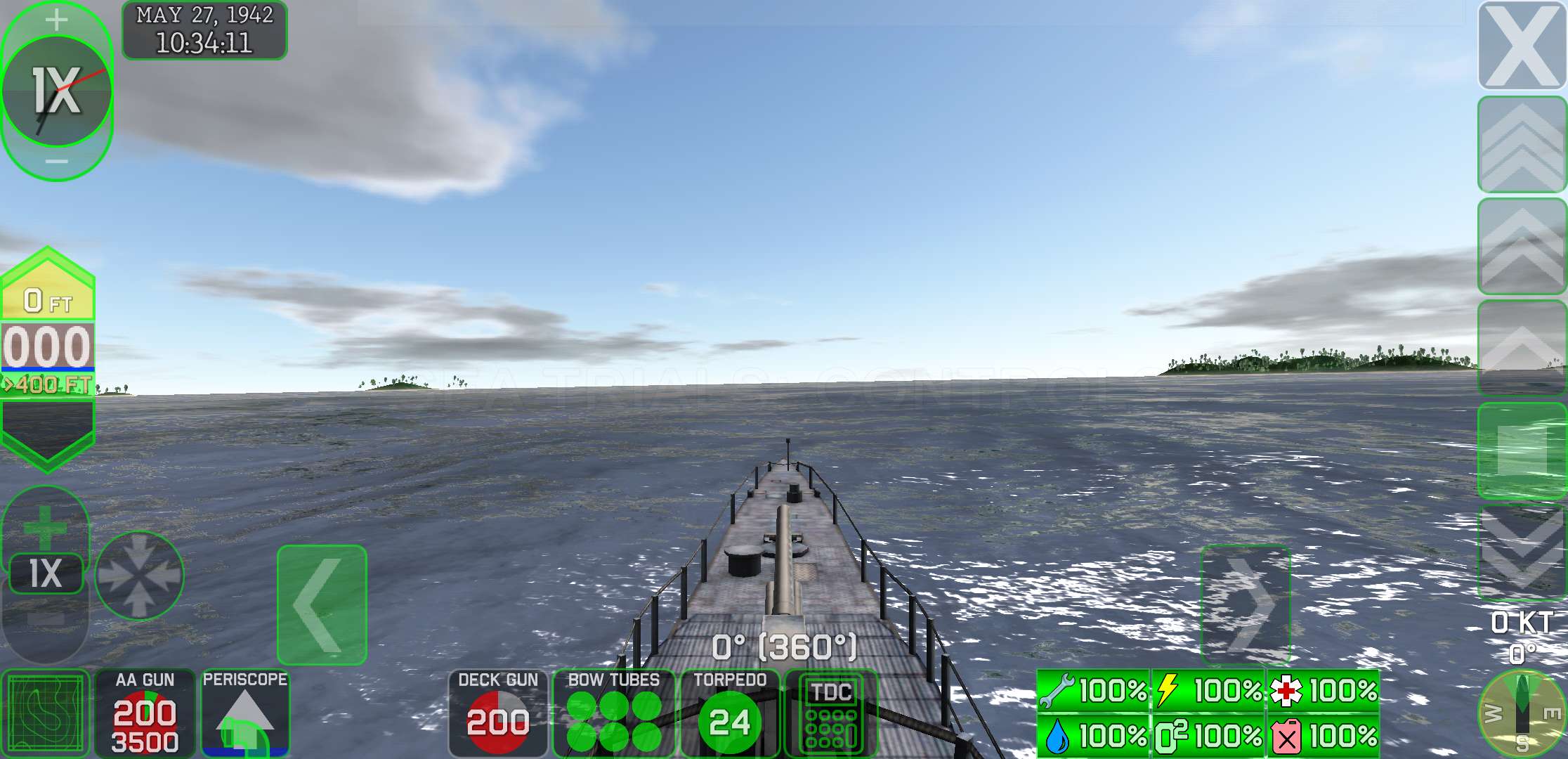Select the Deck Gun
The width and height of the screenshot is (1568, 759).
(x=497, y=713)
